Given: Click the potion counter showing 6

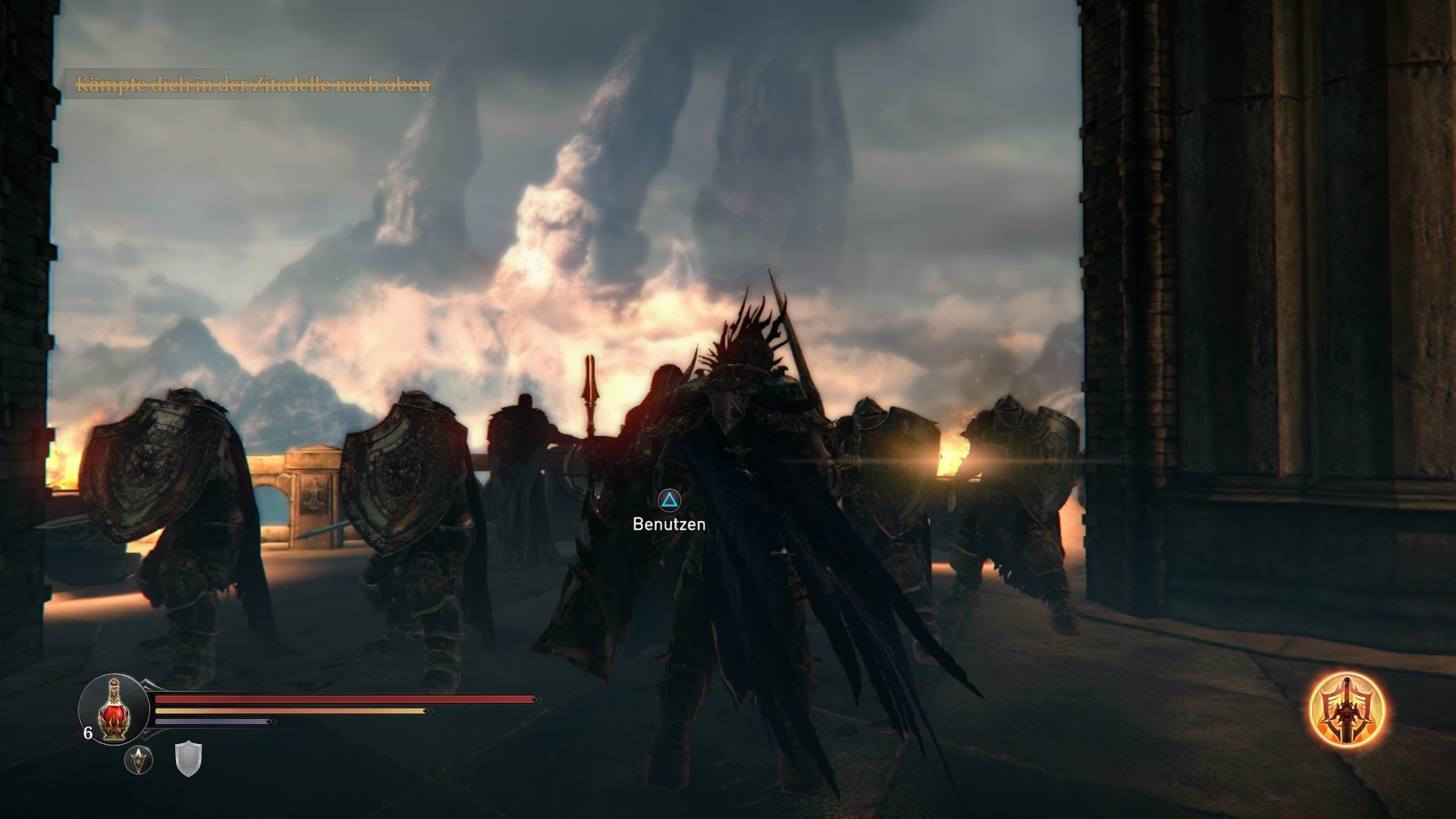Looking at the screenshot, I should [88, 733].
